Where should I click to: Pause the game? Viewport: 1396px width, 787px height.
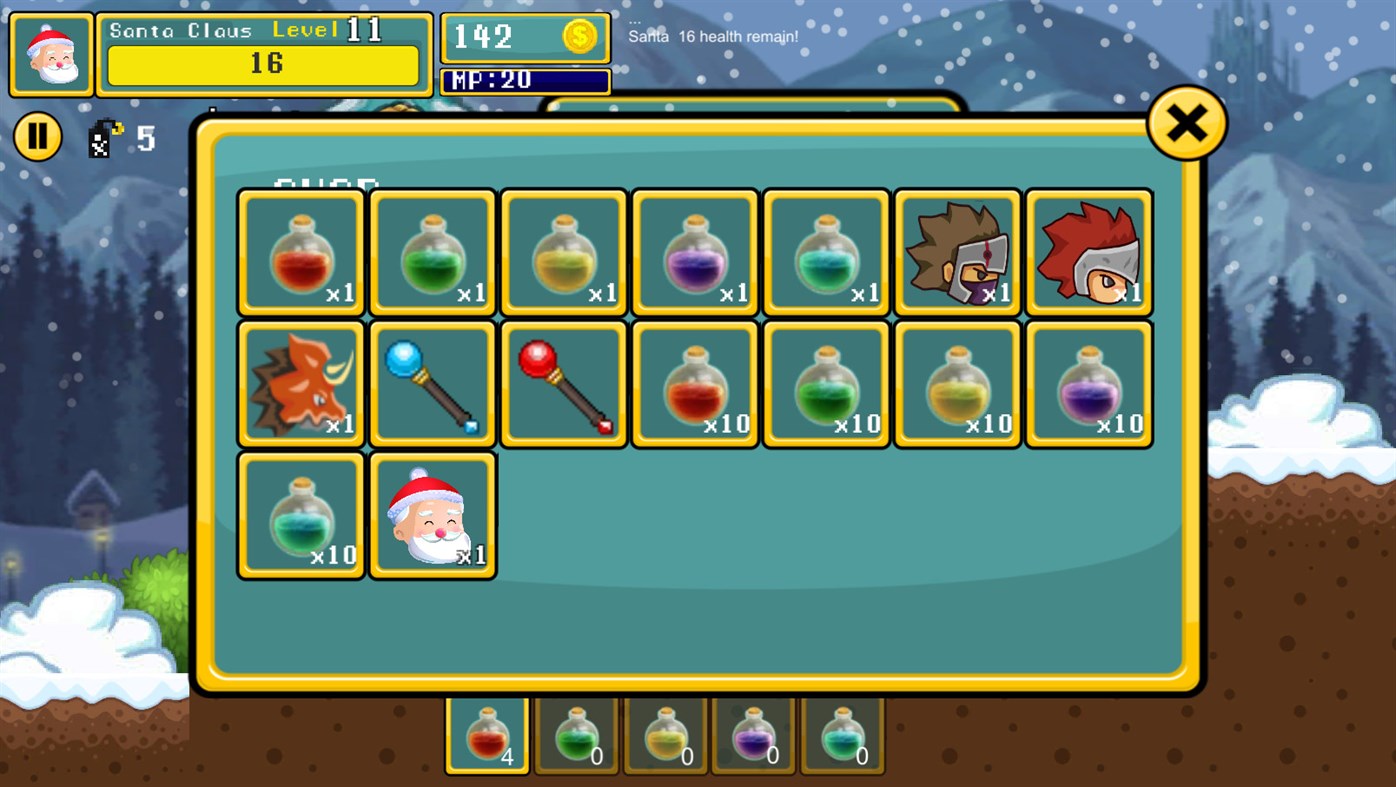pos(37,135)
